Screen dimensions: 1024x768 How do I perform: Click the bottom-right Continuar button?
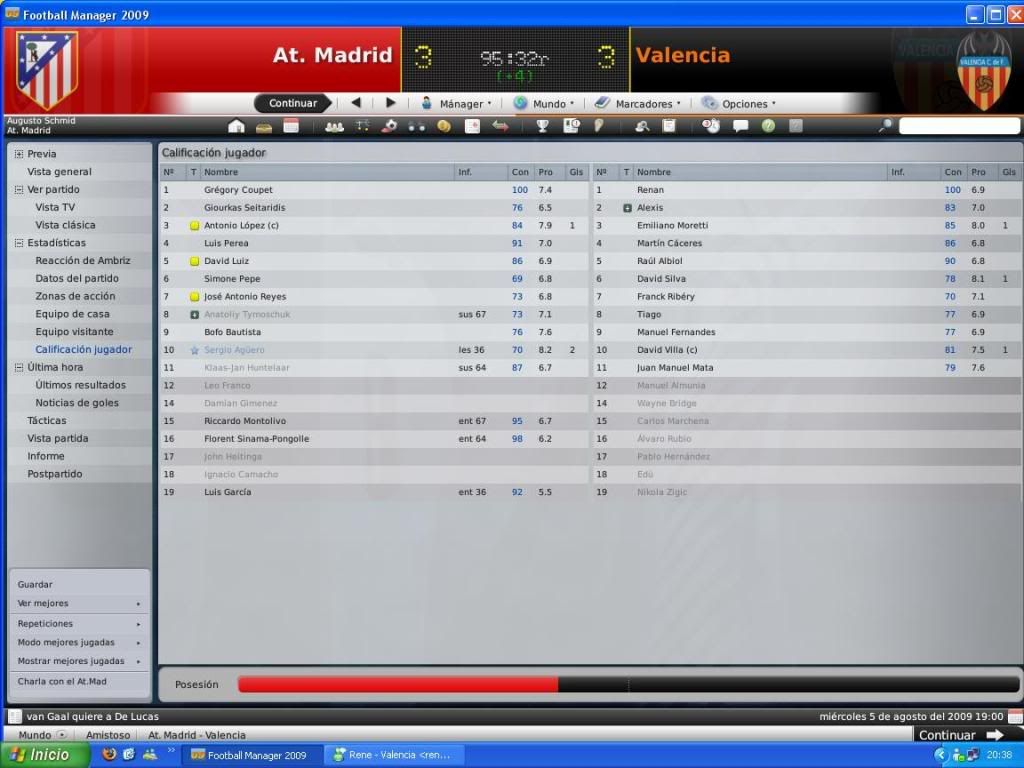960,735
